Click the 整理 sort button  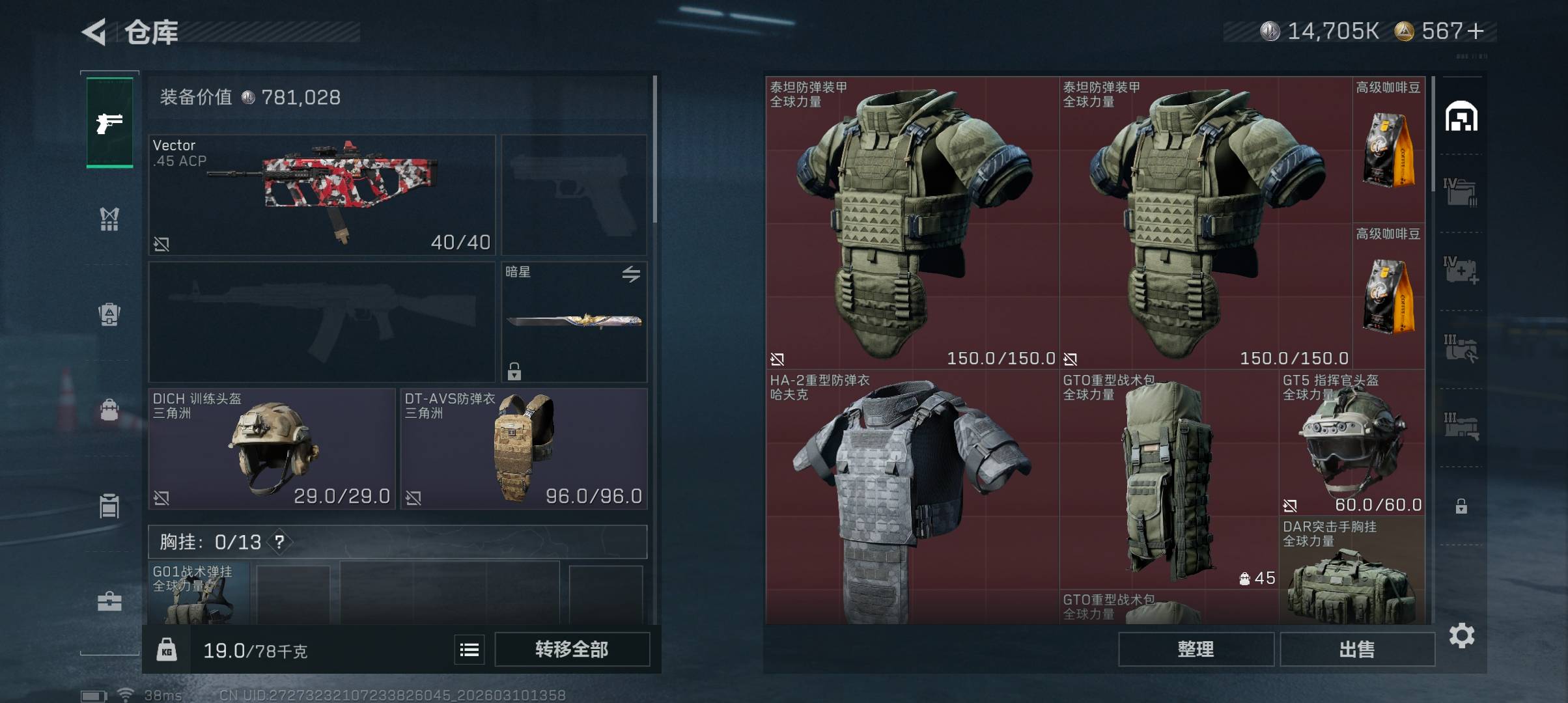point(1196,649)
